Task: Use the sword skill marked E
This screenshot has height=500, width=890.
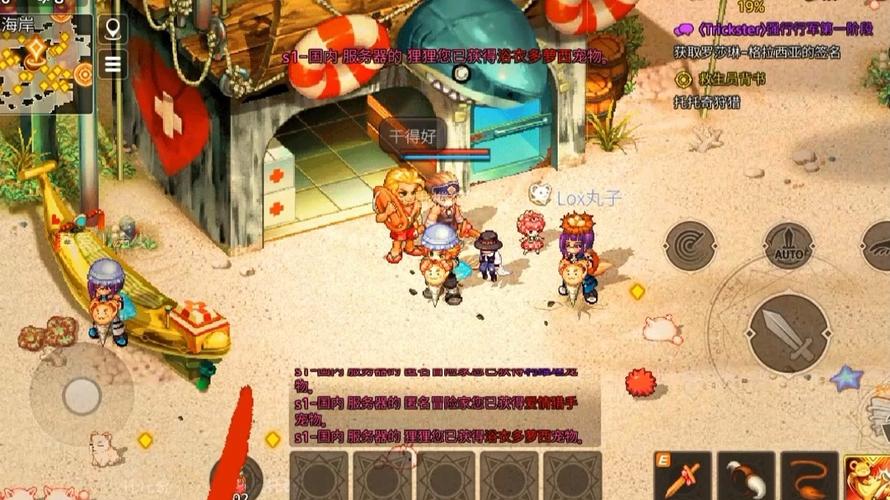Action: [683, 476]
